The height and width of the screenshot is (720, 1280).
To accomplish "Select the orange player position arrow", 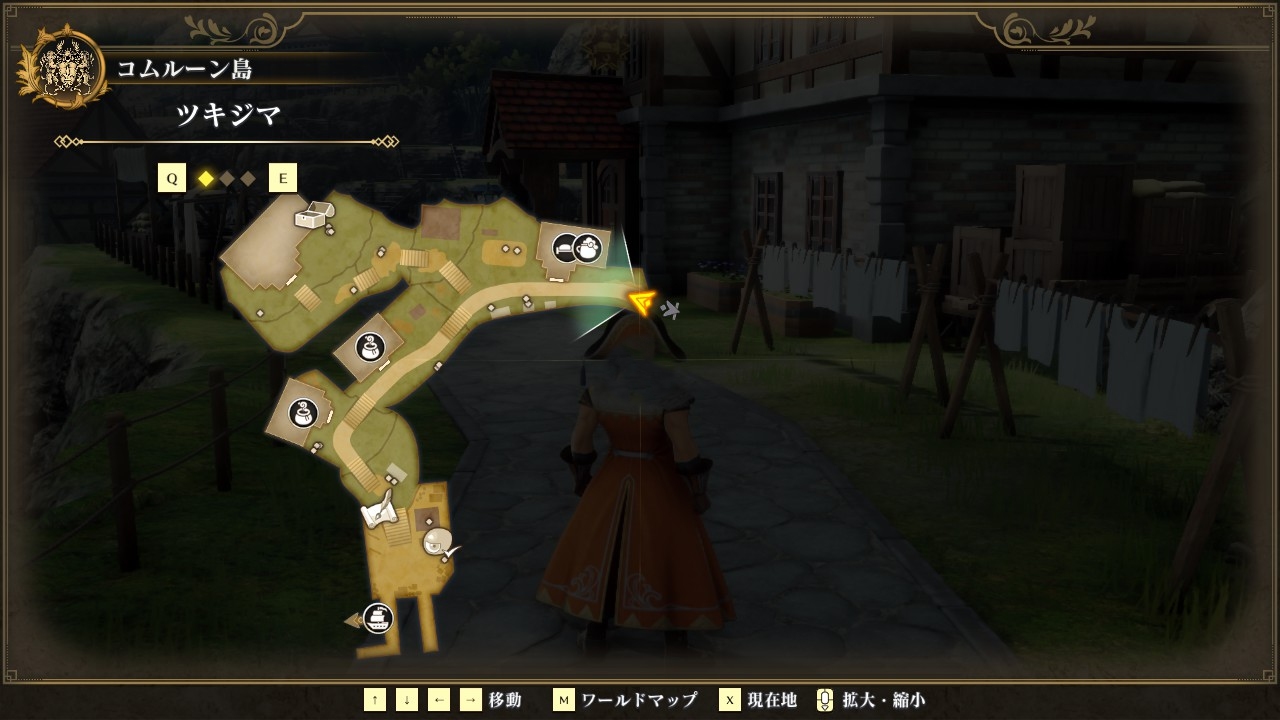I will [x=641, y=301].
